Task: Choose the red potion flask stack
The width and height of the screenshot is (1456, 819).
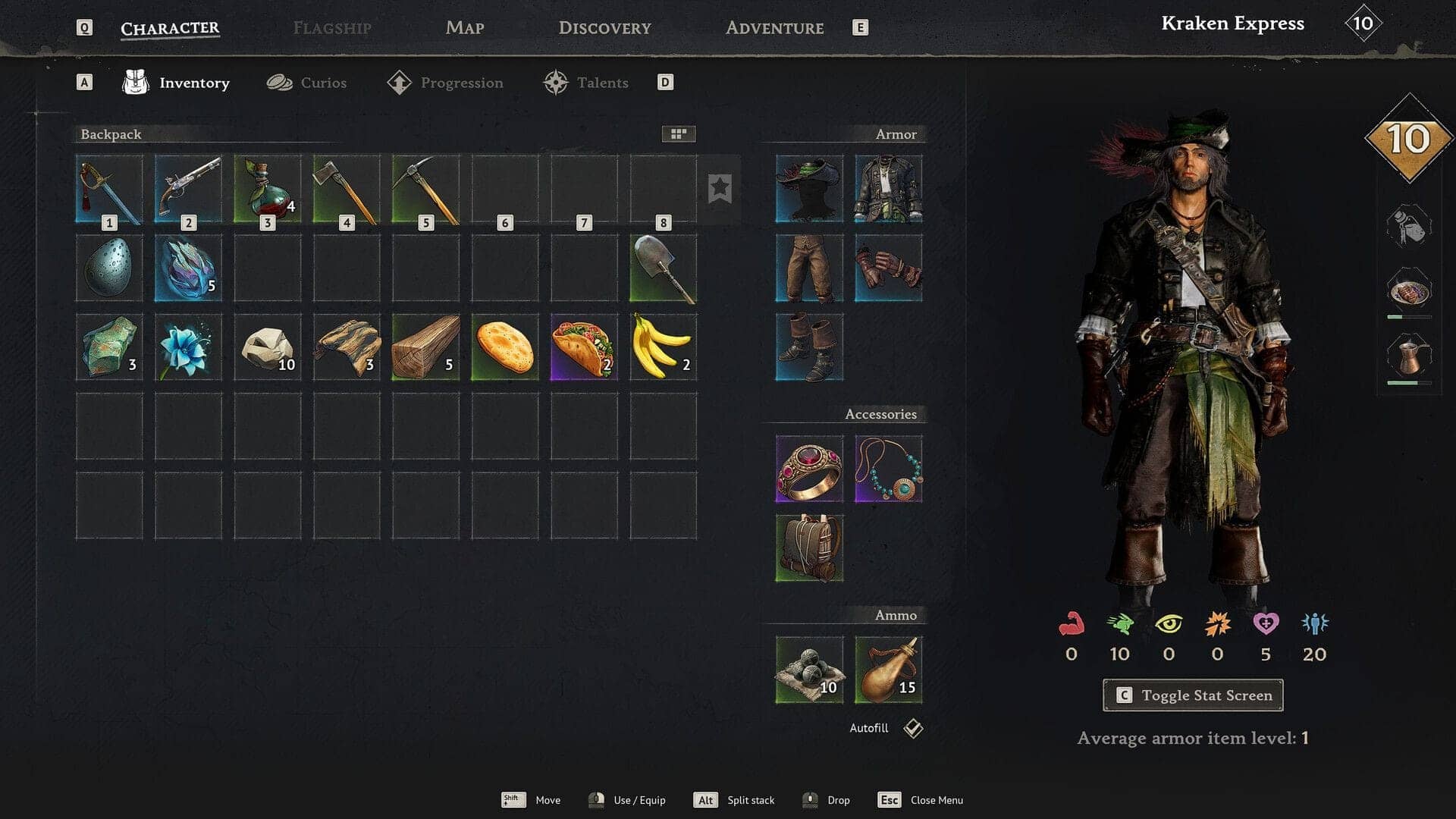Action: tap(267, 189)
